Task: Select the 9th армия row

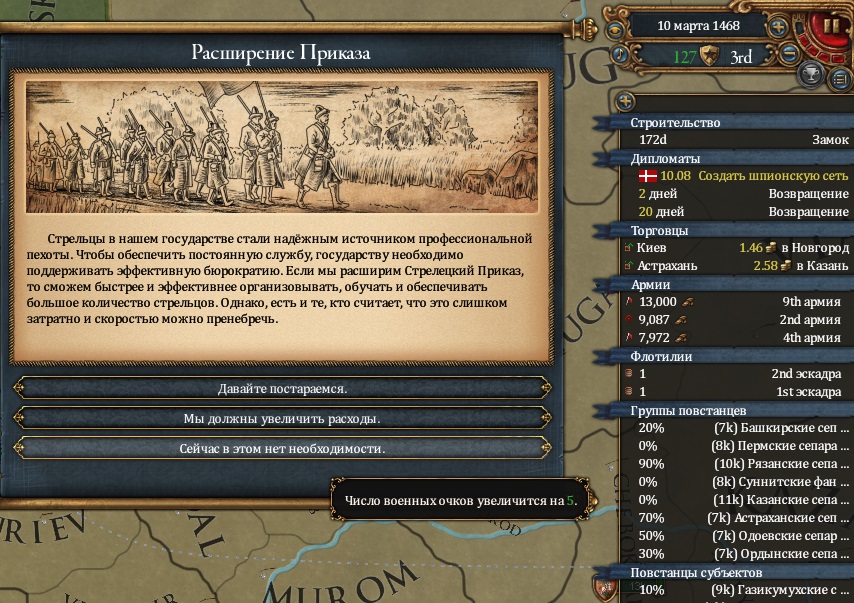Action: pos(736,301)
